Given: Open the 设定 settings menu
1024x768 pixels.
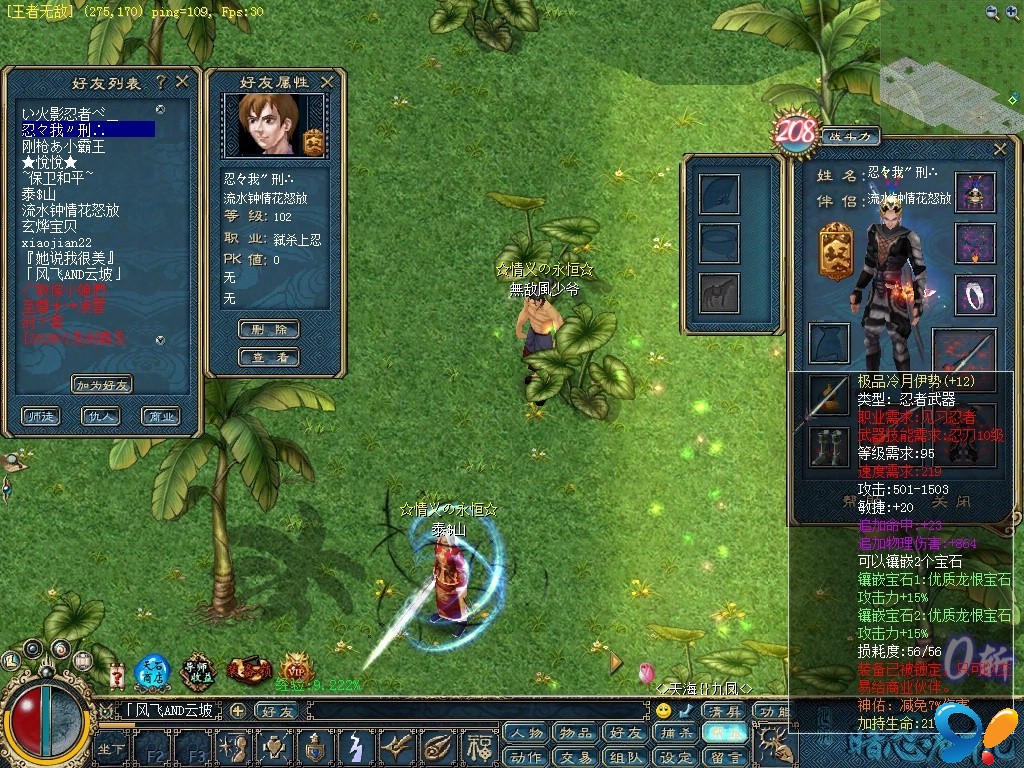Looking at the screenshot, I should (676, 757).
